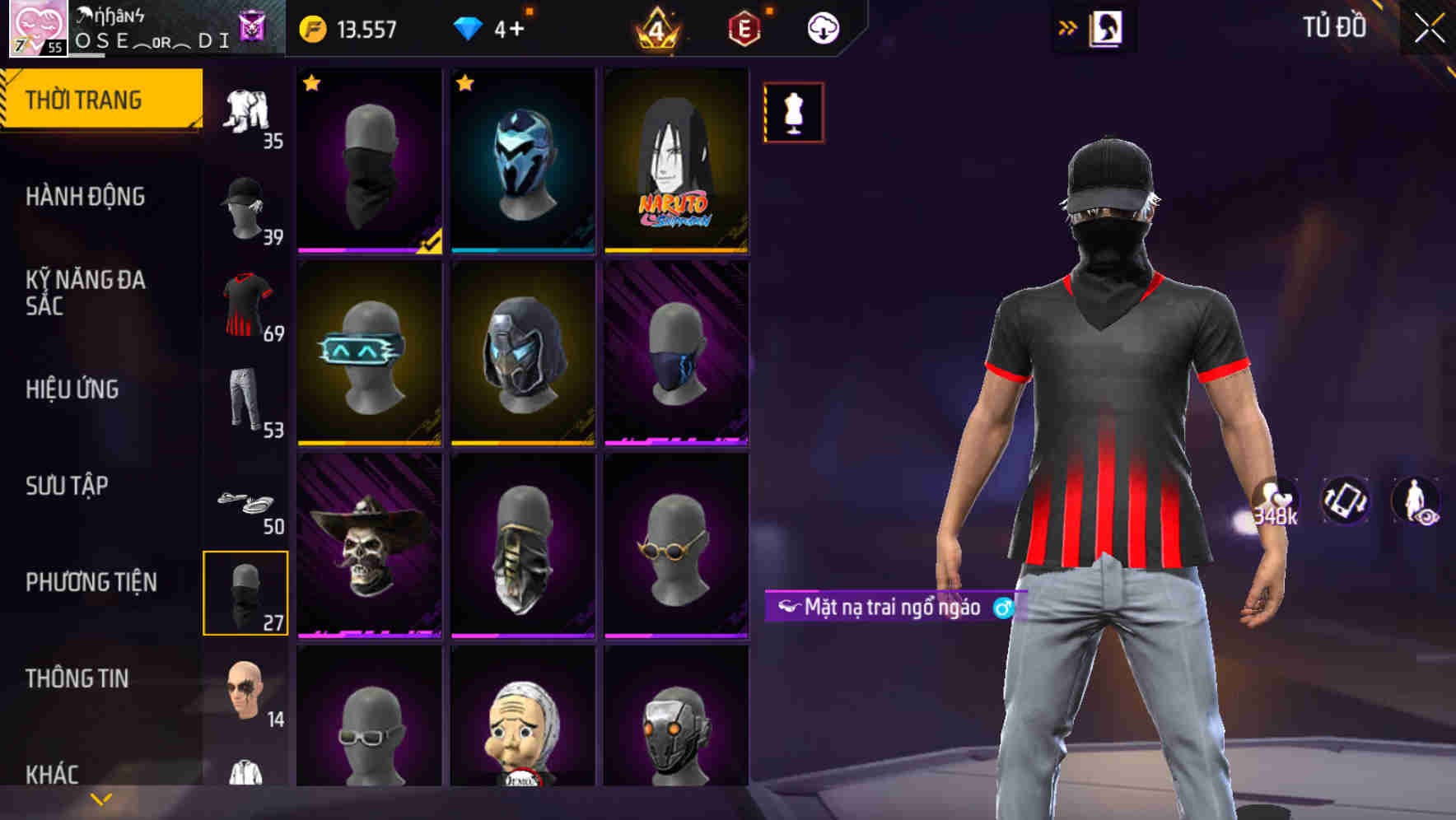Tap the mannequin try-on icon
Viewport: 1456px width, 820px height.
(x=793, y=113)
